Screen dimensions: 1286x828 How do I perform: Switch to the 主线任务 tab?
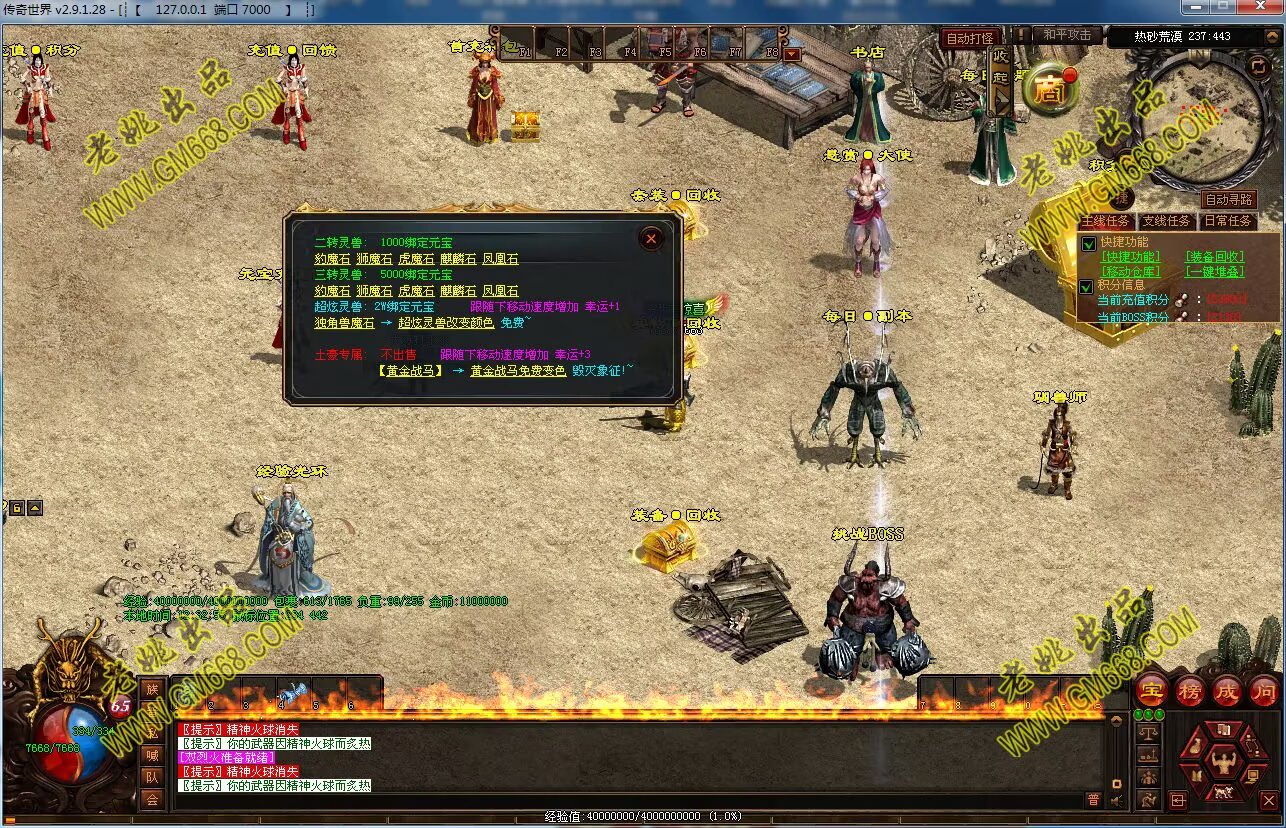point(1105,221)
